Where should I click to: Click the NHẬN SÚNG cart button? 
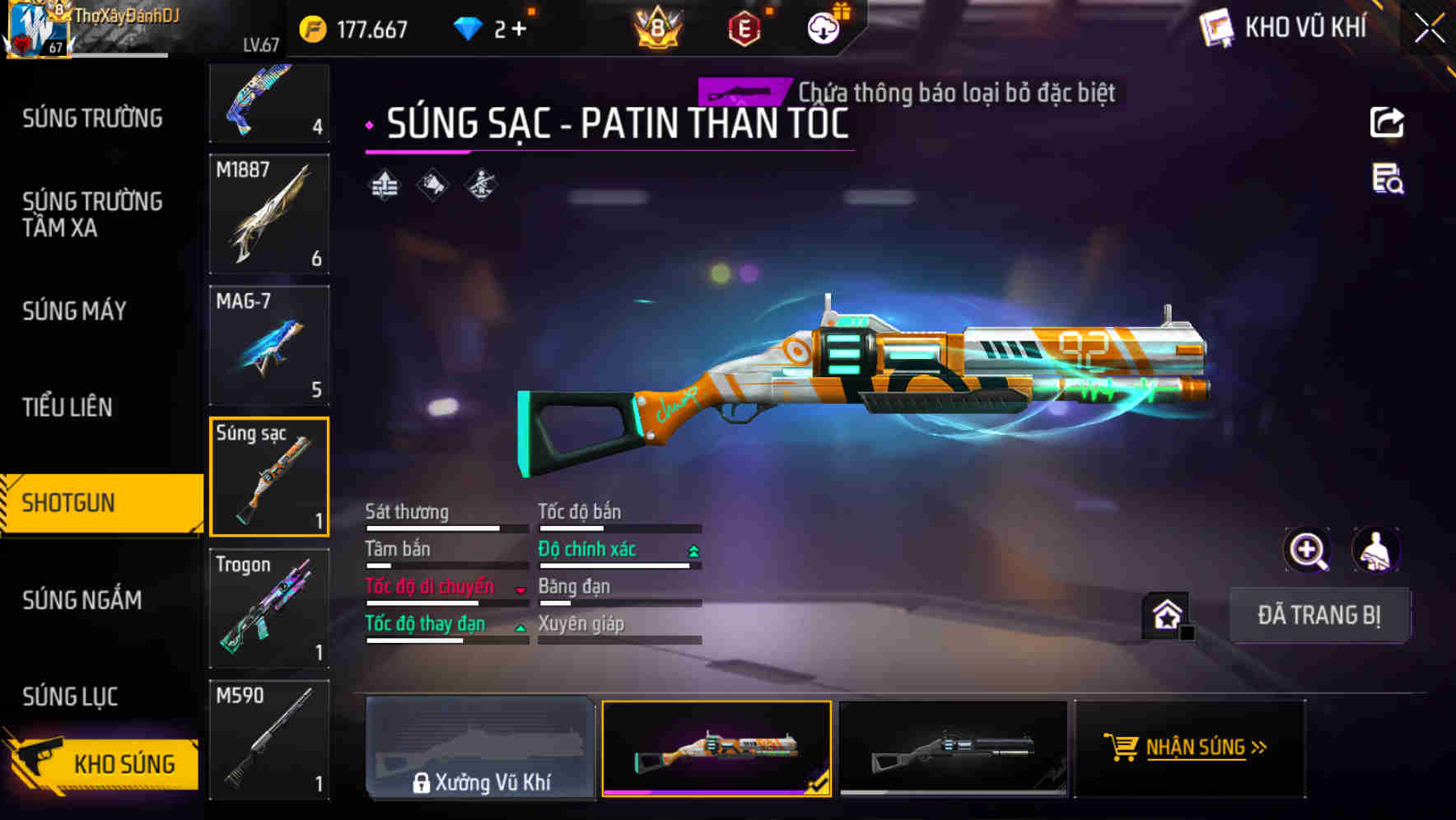[x=1188, y=748]
